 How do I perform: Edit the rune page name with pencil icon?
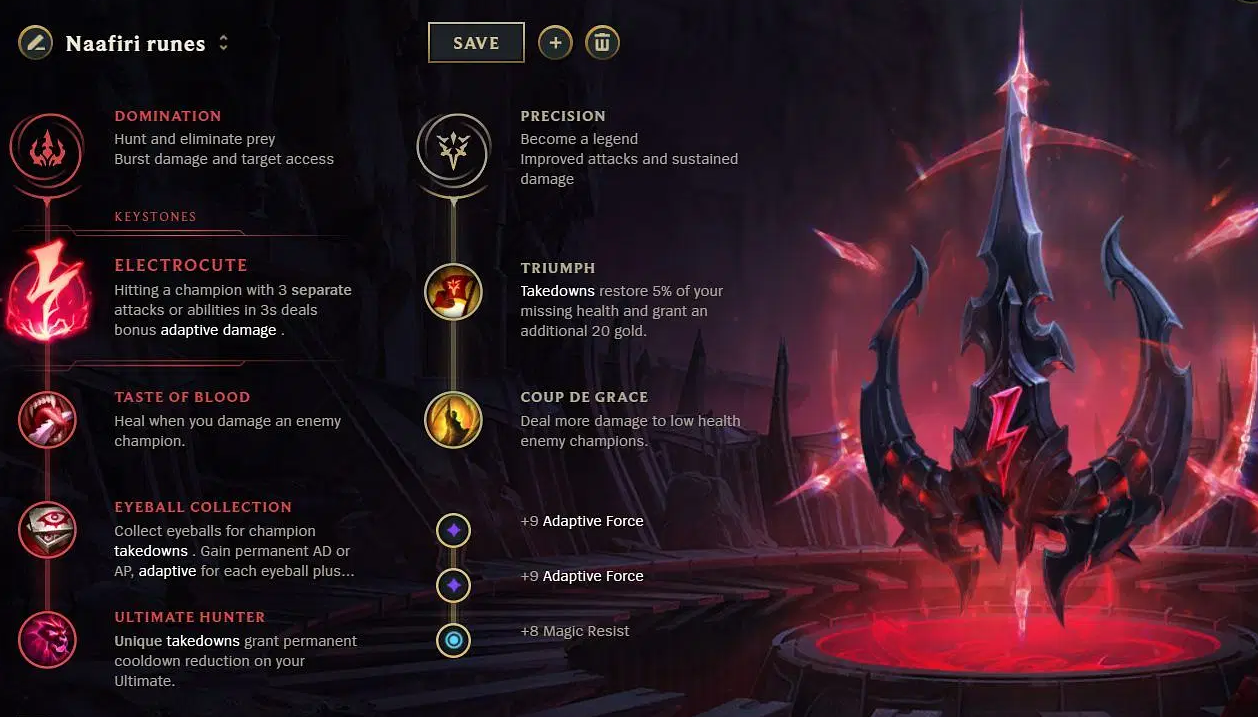[x=35, y=43]
